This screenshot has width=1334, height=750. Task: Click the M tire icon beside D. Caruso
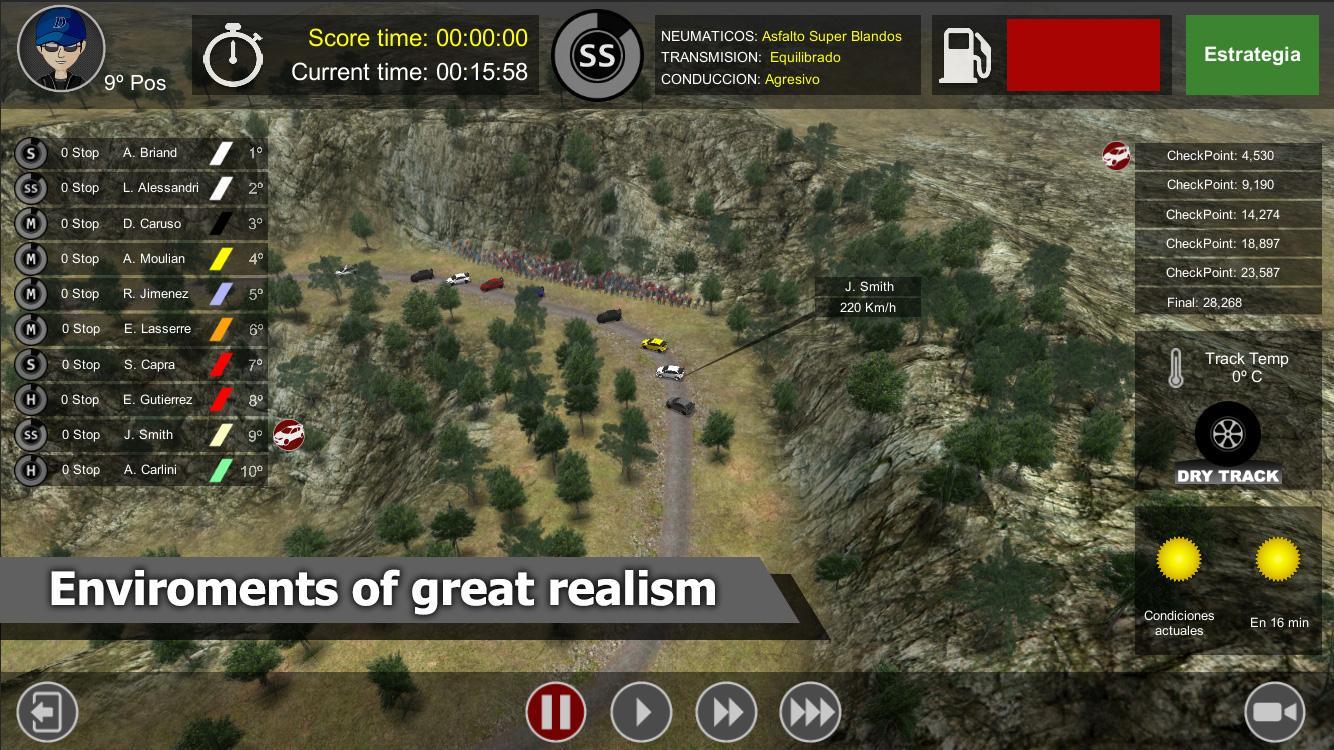[x=31, y=223]
